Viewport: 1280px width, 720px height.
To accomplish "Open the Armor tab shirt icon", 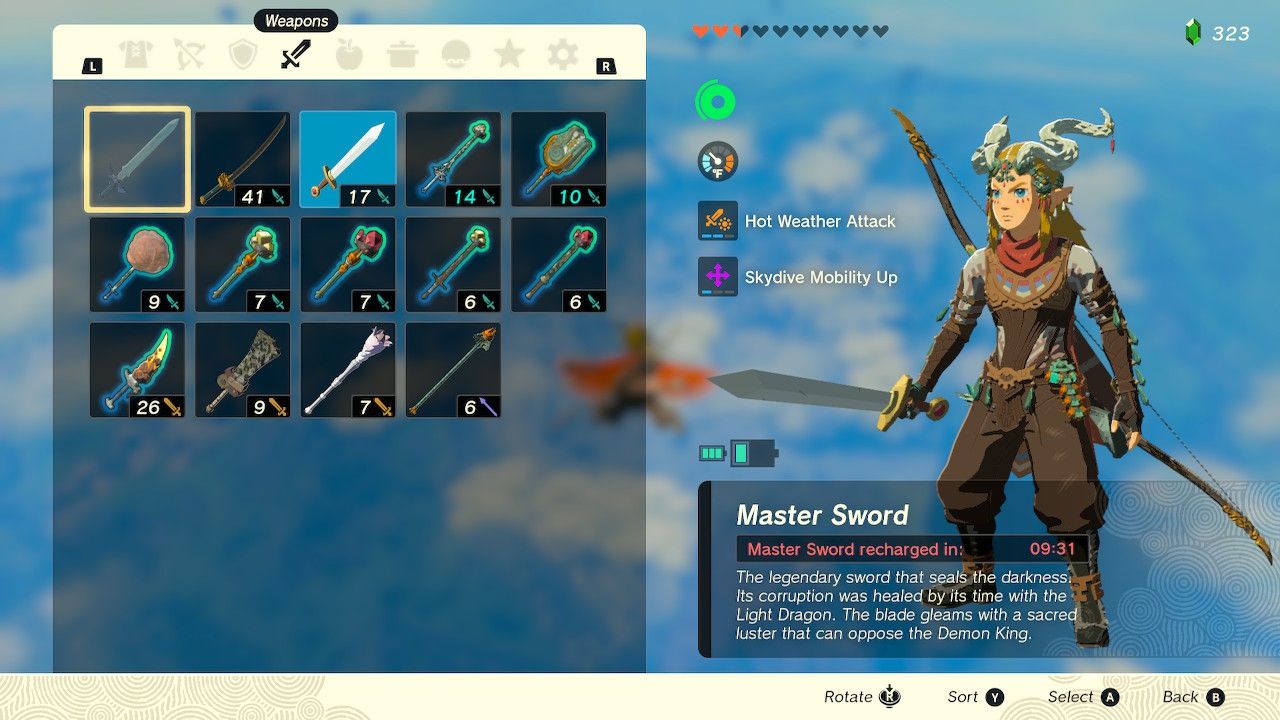I will click(137, 55).
